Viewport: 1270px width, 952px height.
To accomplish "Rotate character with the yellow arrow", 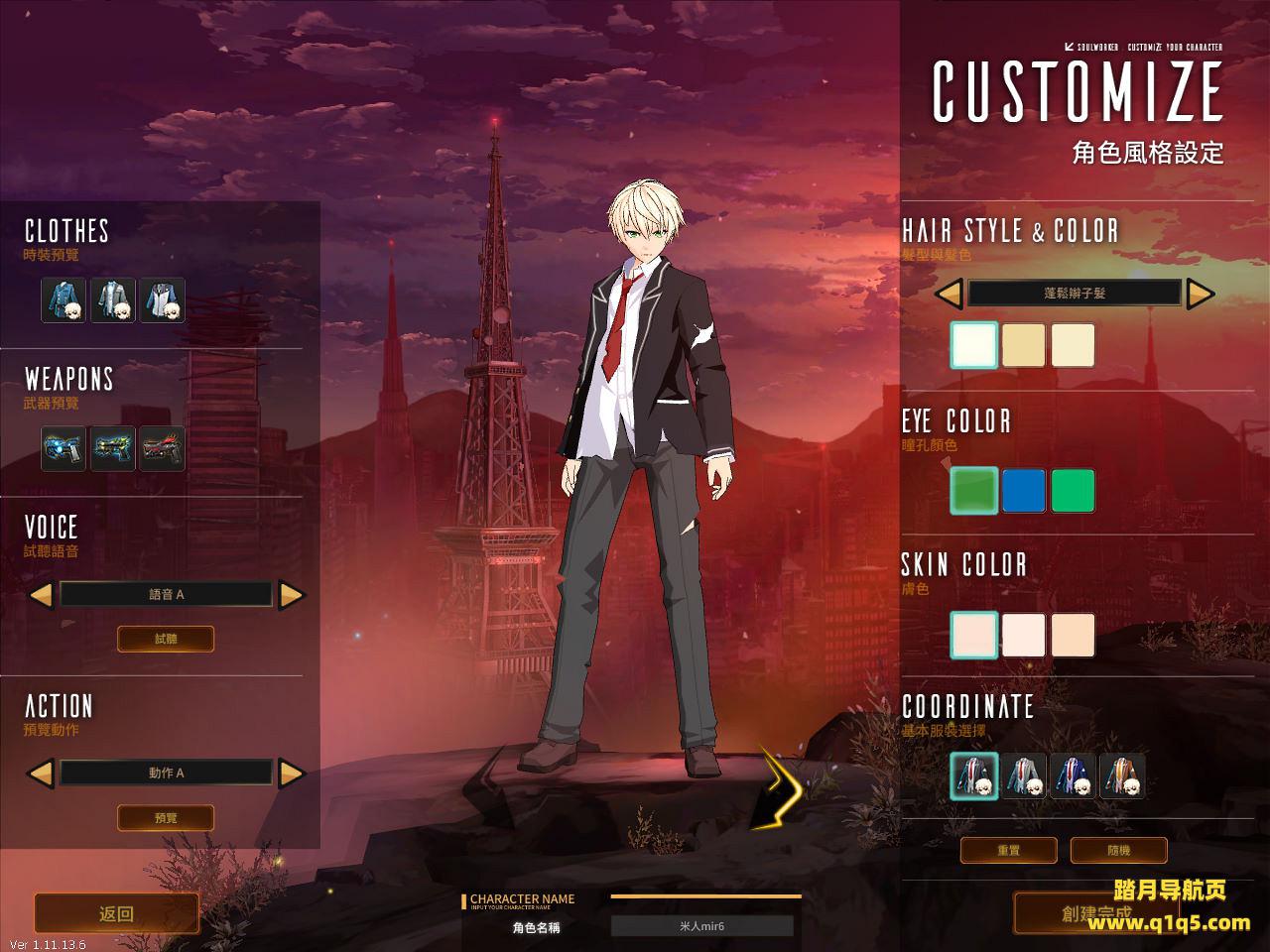I will point(779,788).
